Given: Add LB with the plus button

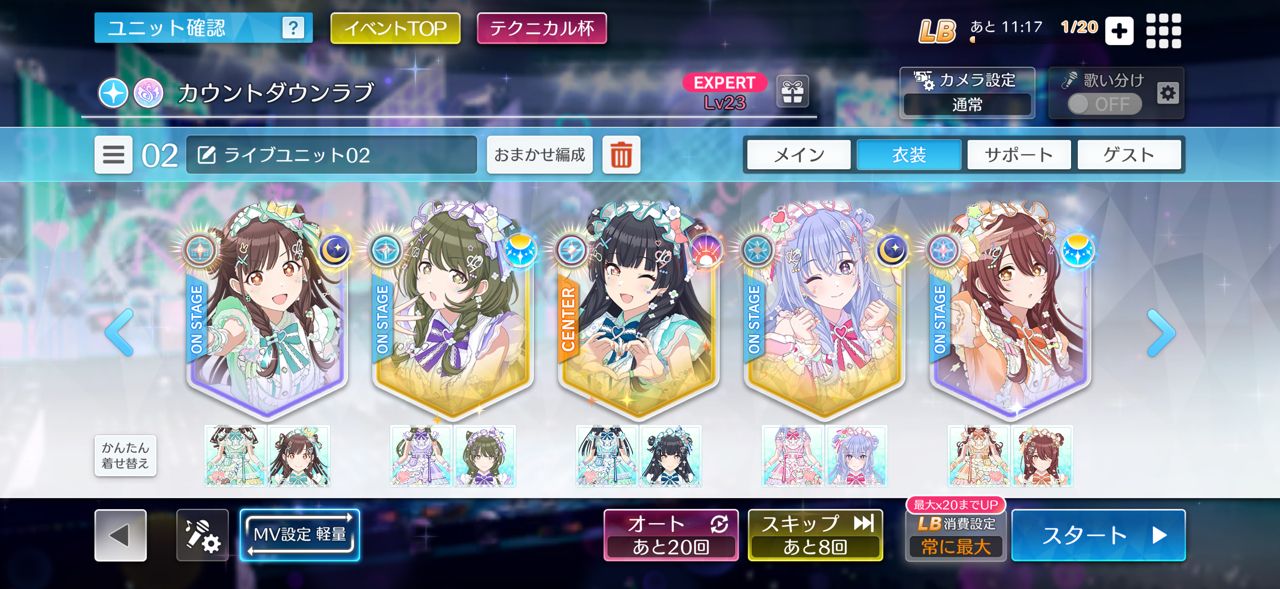Looking at the screenshot, I should [1119, 30].
